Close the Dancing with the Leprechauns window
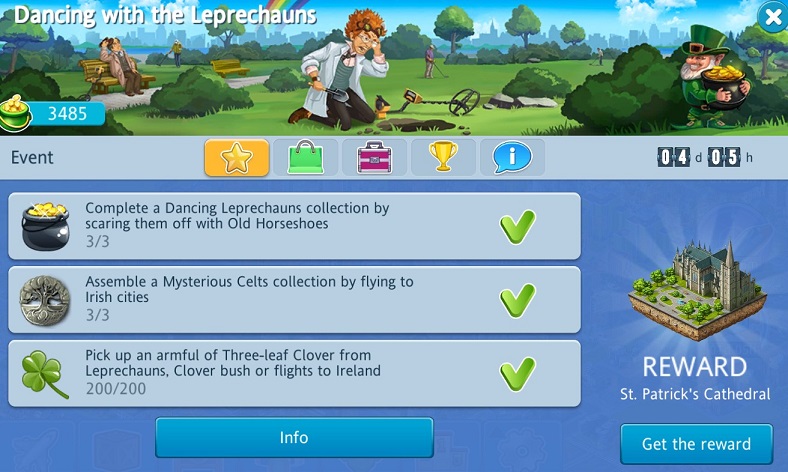Screen dimensions: 788x472 770,16
